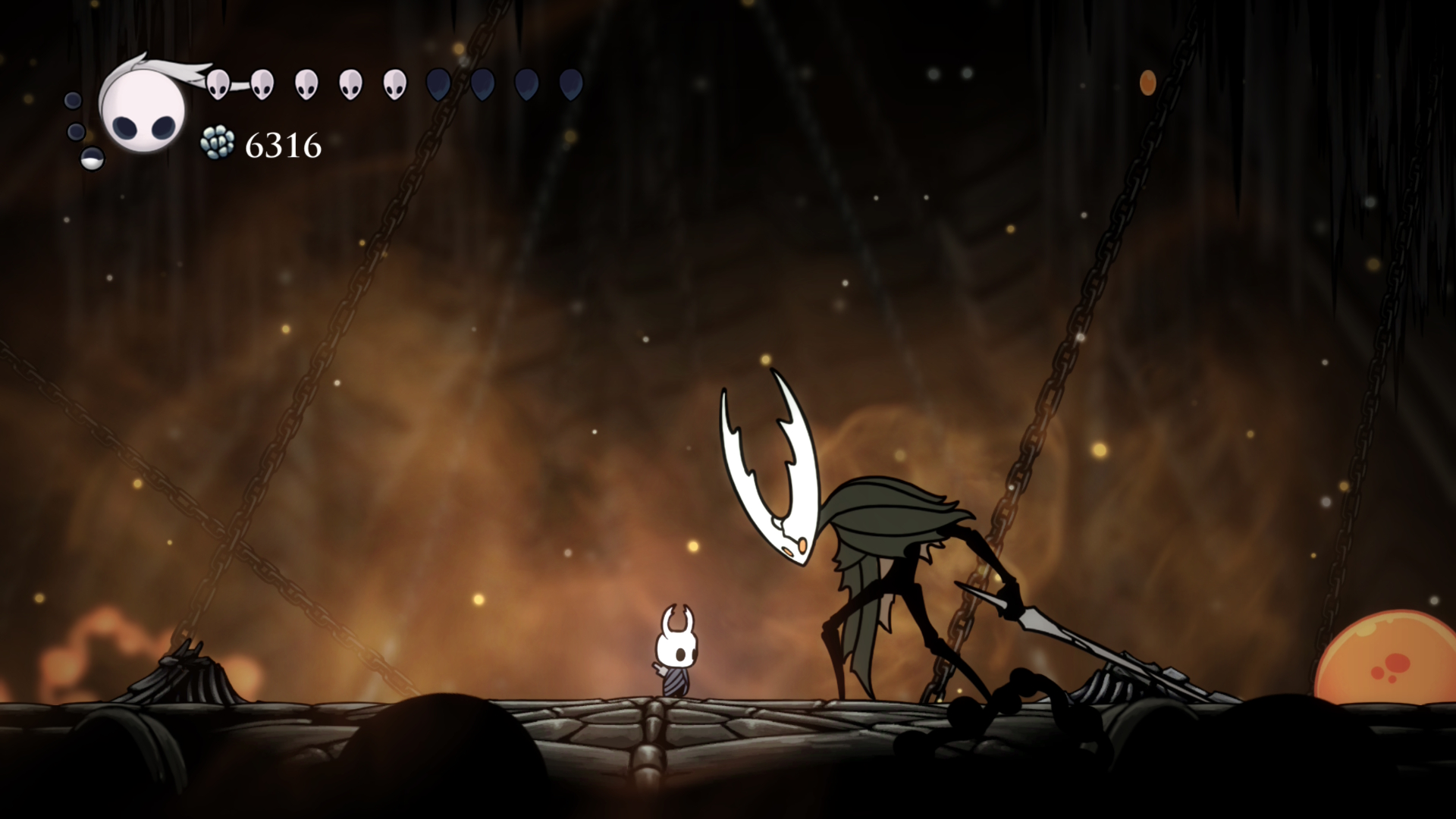Toggle the first empty mask after the filled ones
1456x819 pixels.
click(x=437, y=83)
